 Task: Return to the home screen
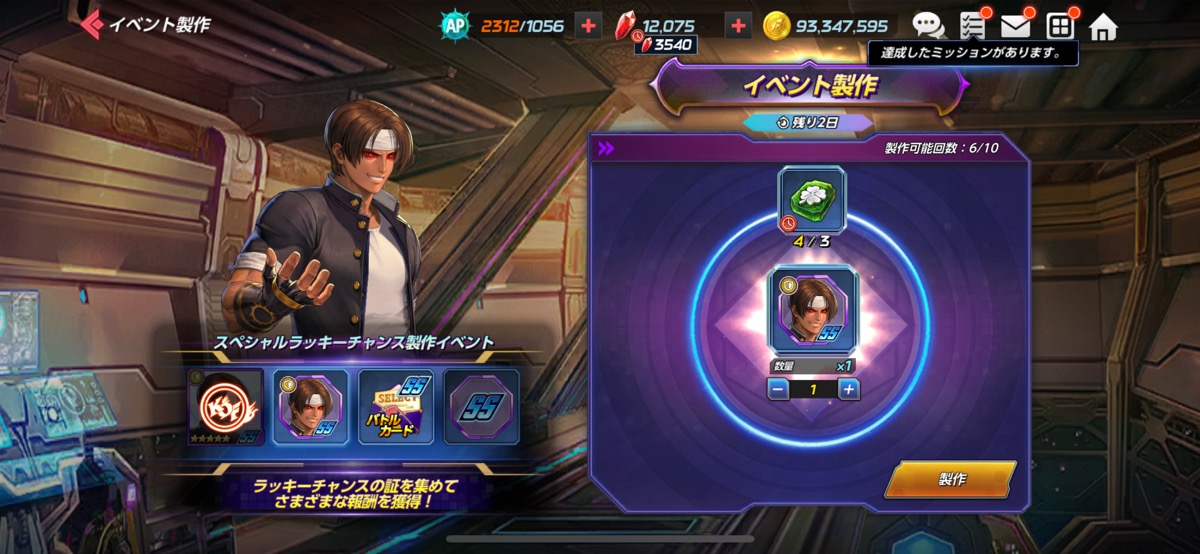1102,26
